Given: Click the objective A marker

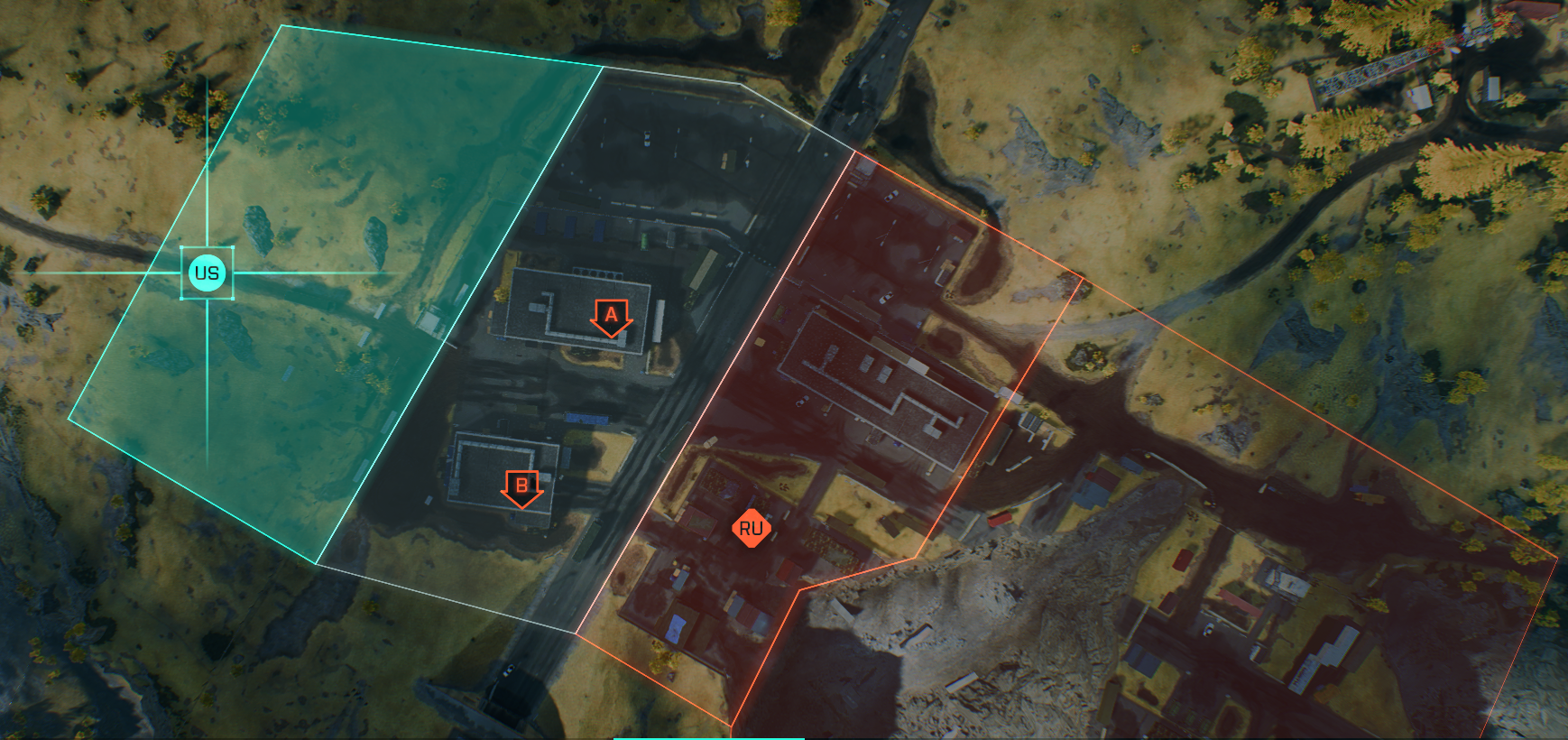Looking at the screenshot, I should (x=612, y=317).
